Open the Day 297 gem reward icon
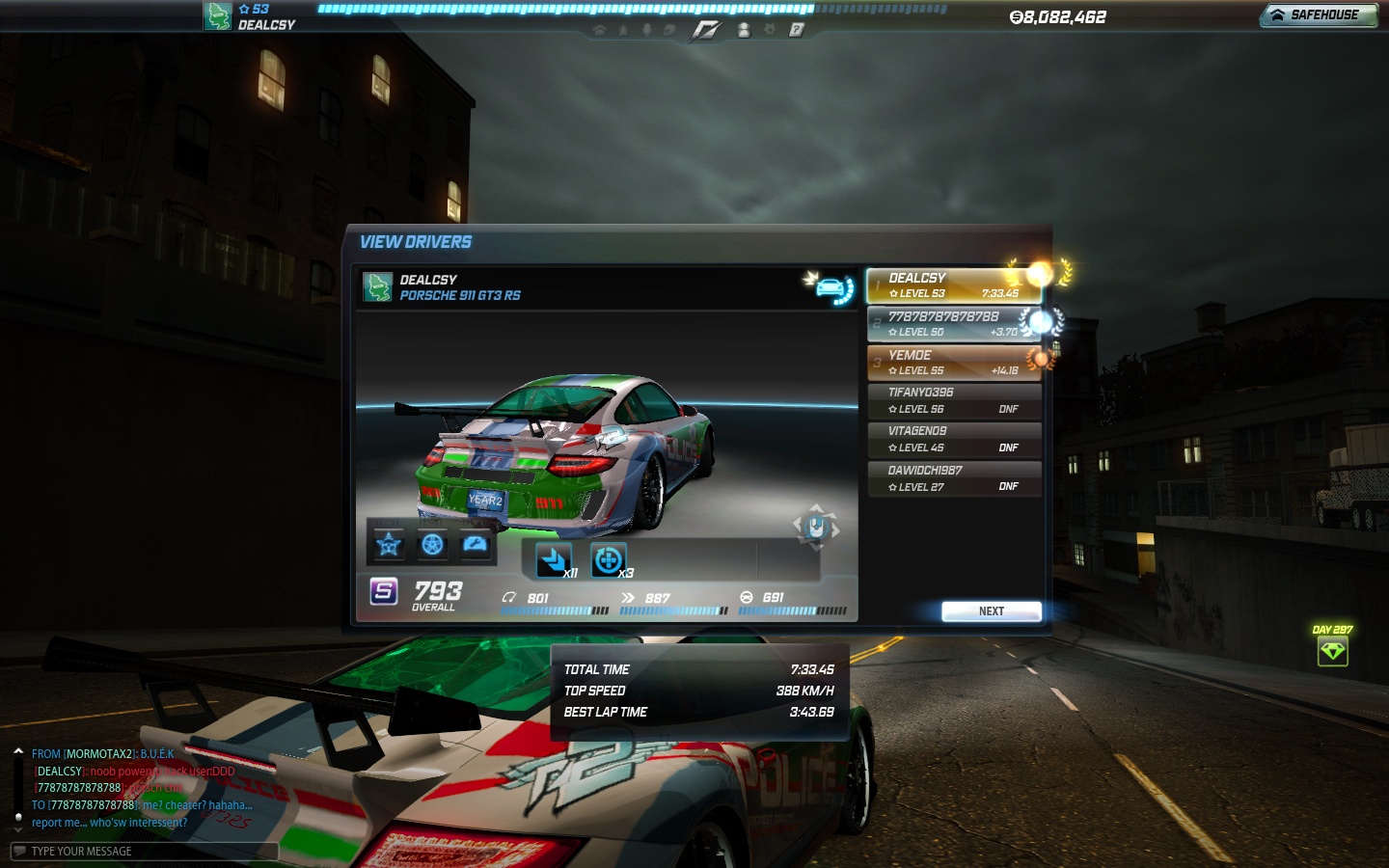Image resolution: width=1389 pixels, height=868 pixels. pyautogui.click(x=1332, y=651)
